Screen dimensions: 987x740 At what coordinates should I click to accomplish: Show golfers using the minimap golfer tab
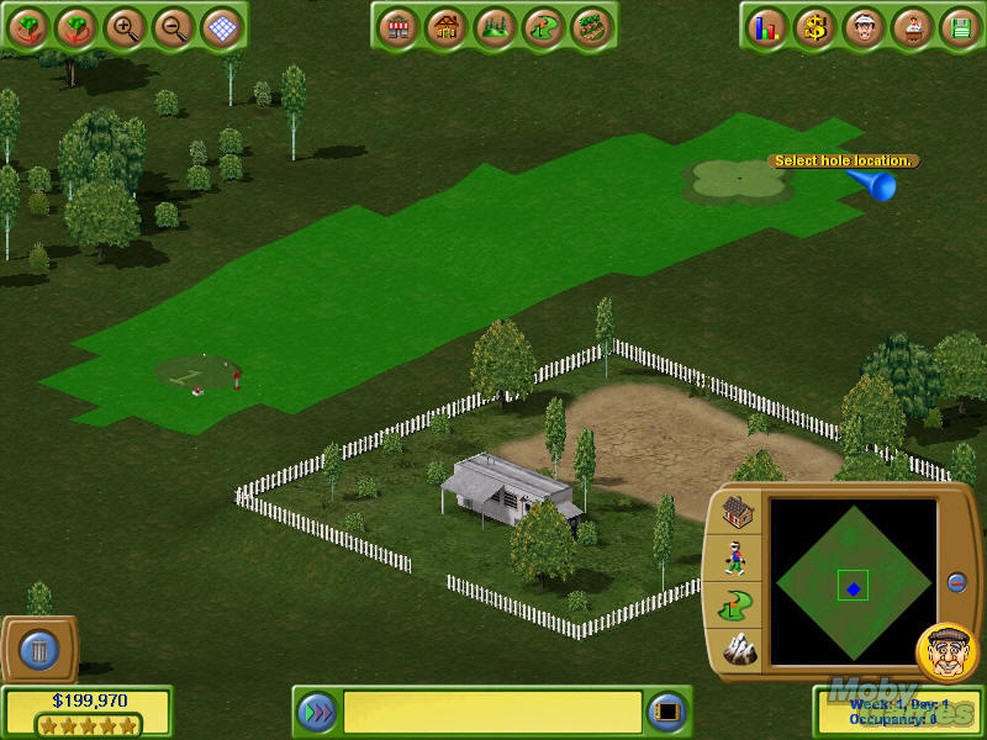pyautogui.click(x=737, y=558)
